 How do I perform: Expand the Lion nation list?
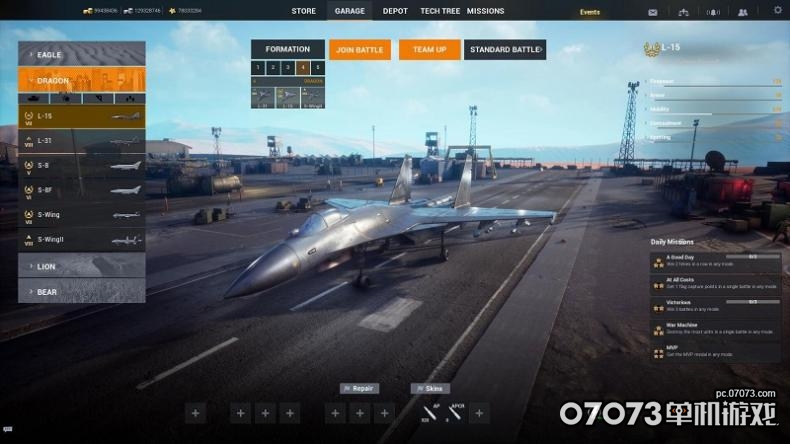(81, 266)
